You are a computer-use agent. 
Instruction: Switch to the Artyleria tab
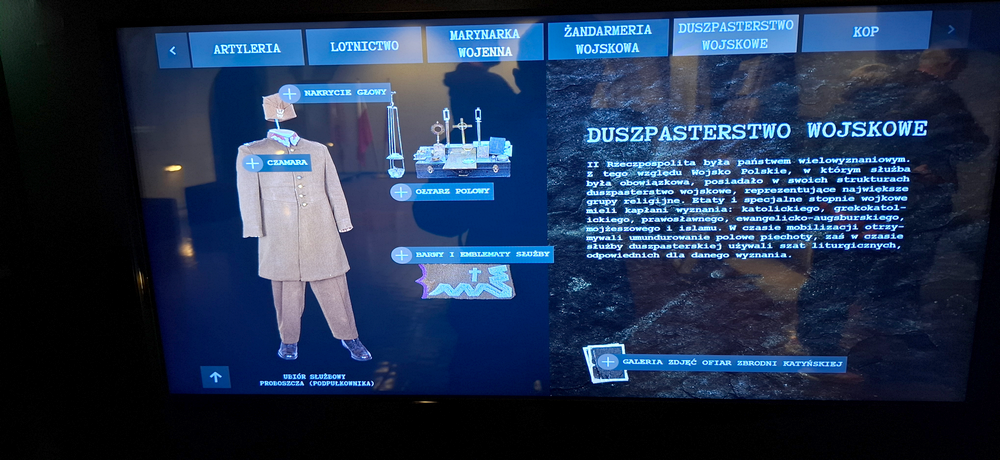[245, 49]
